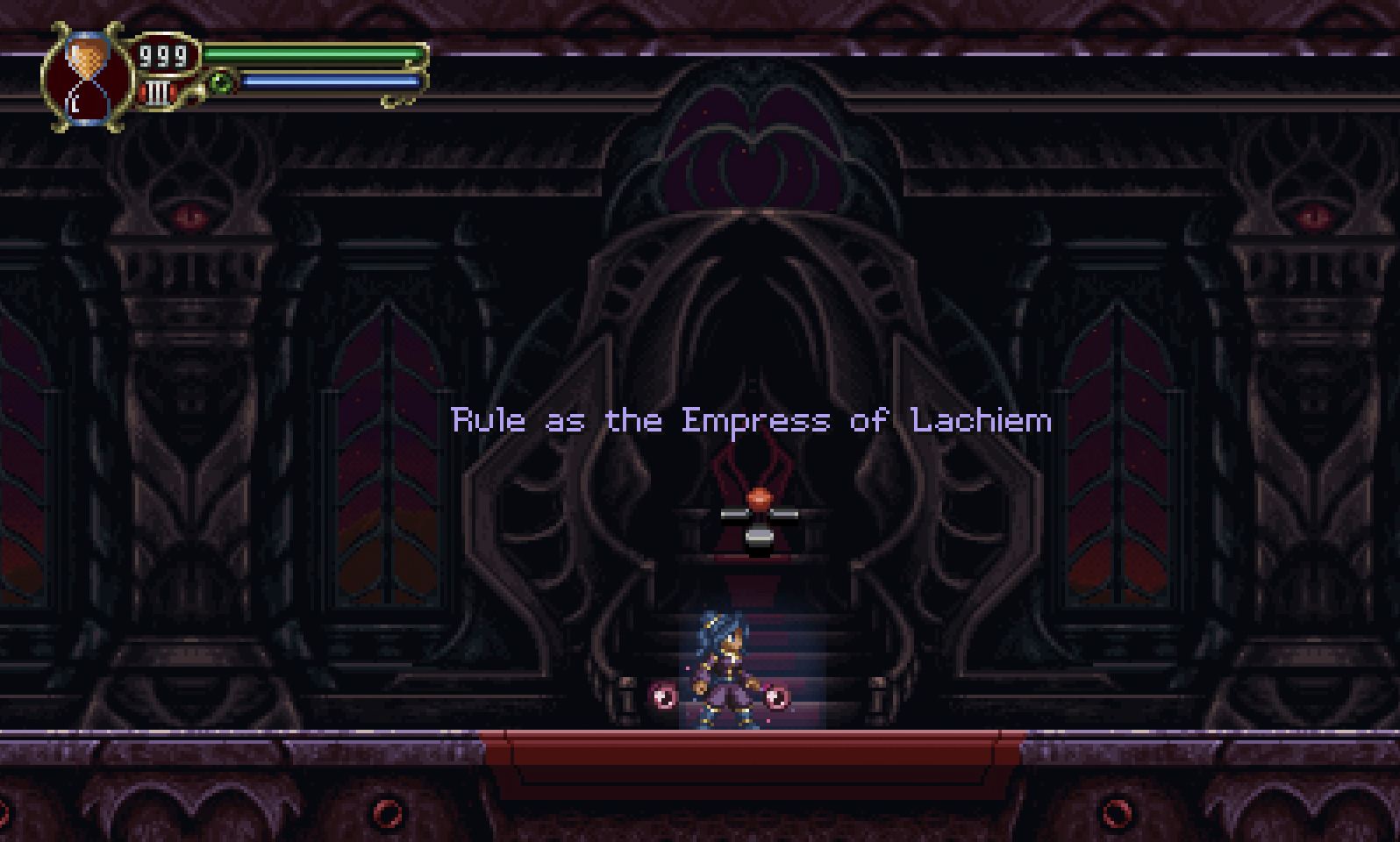Click the left pink familiar orb beside Lunais
The image size is (1400, 842).
coord(663,697)
